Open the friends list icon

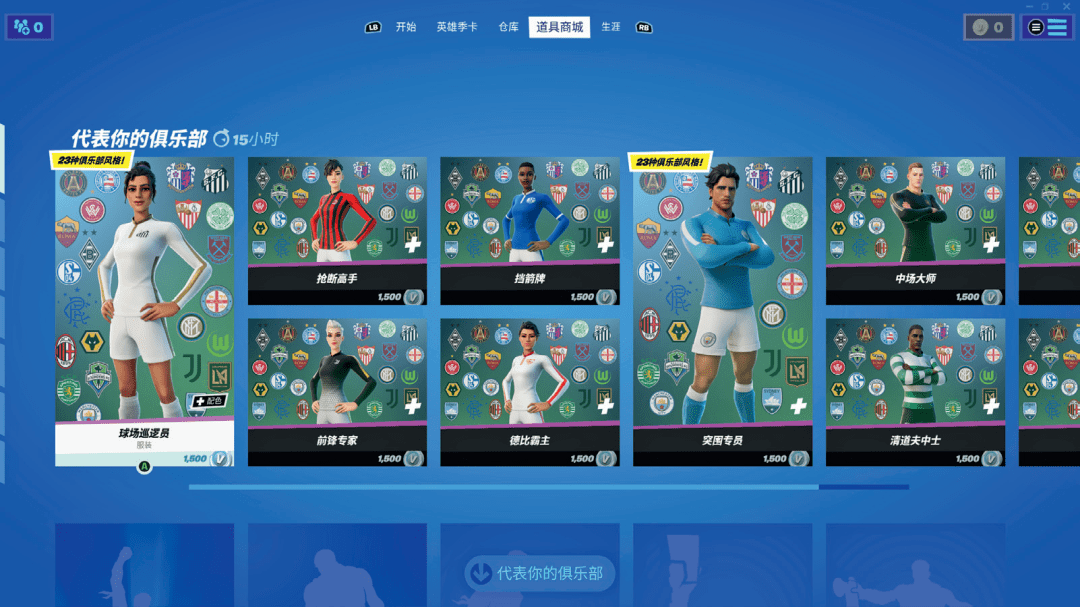click(29, 27)
